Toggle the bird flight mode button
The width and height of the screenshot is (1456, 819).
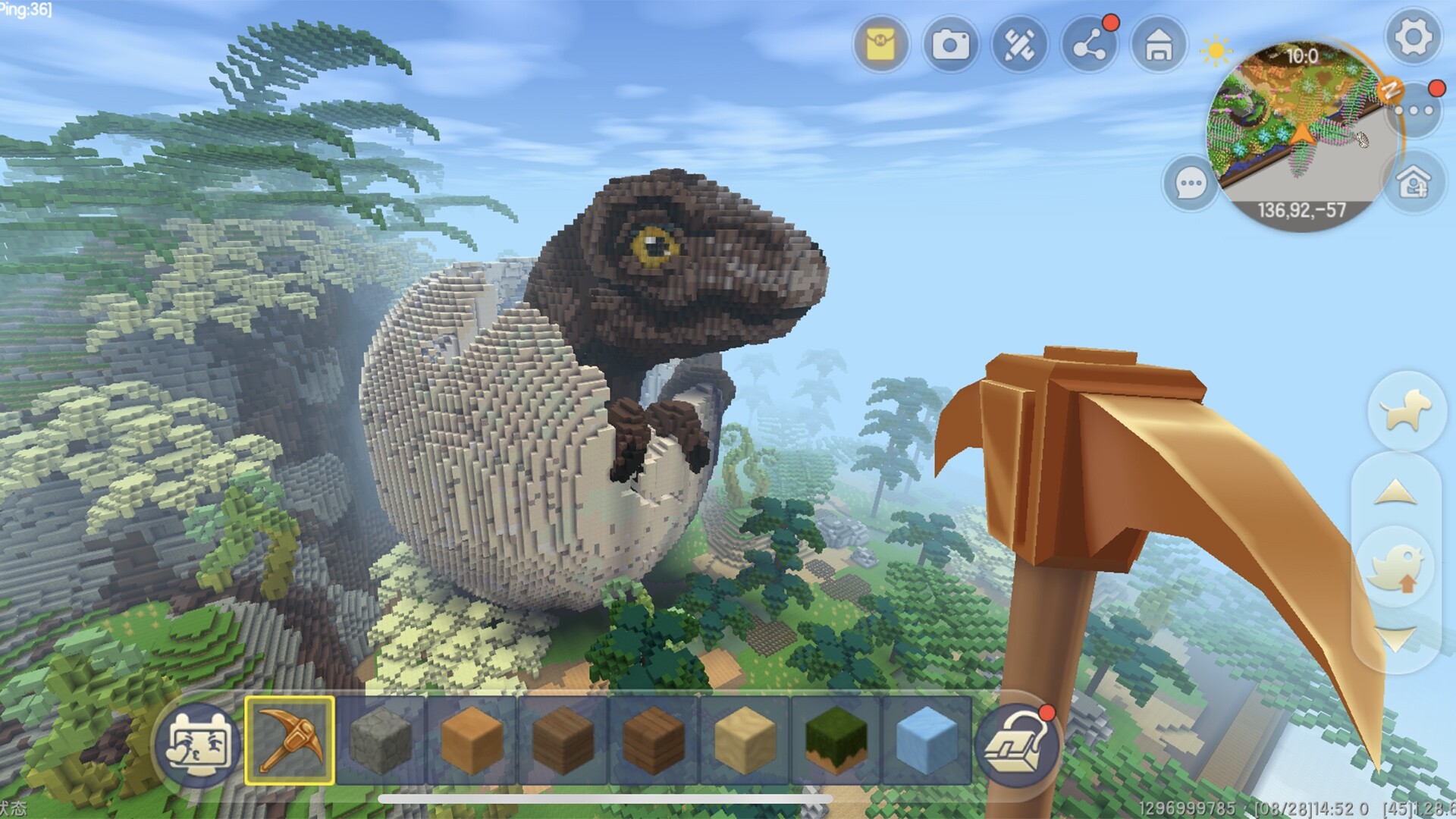(1397, 570)
